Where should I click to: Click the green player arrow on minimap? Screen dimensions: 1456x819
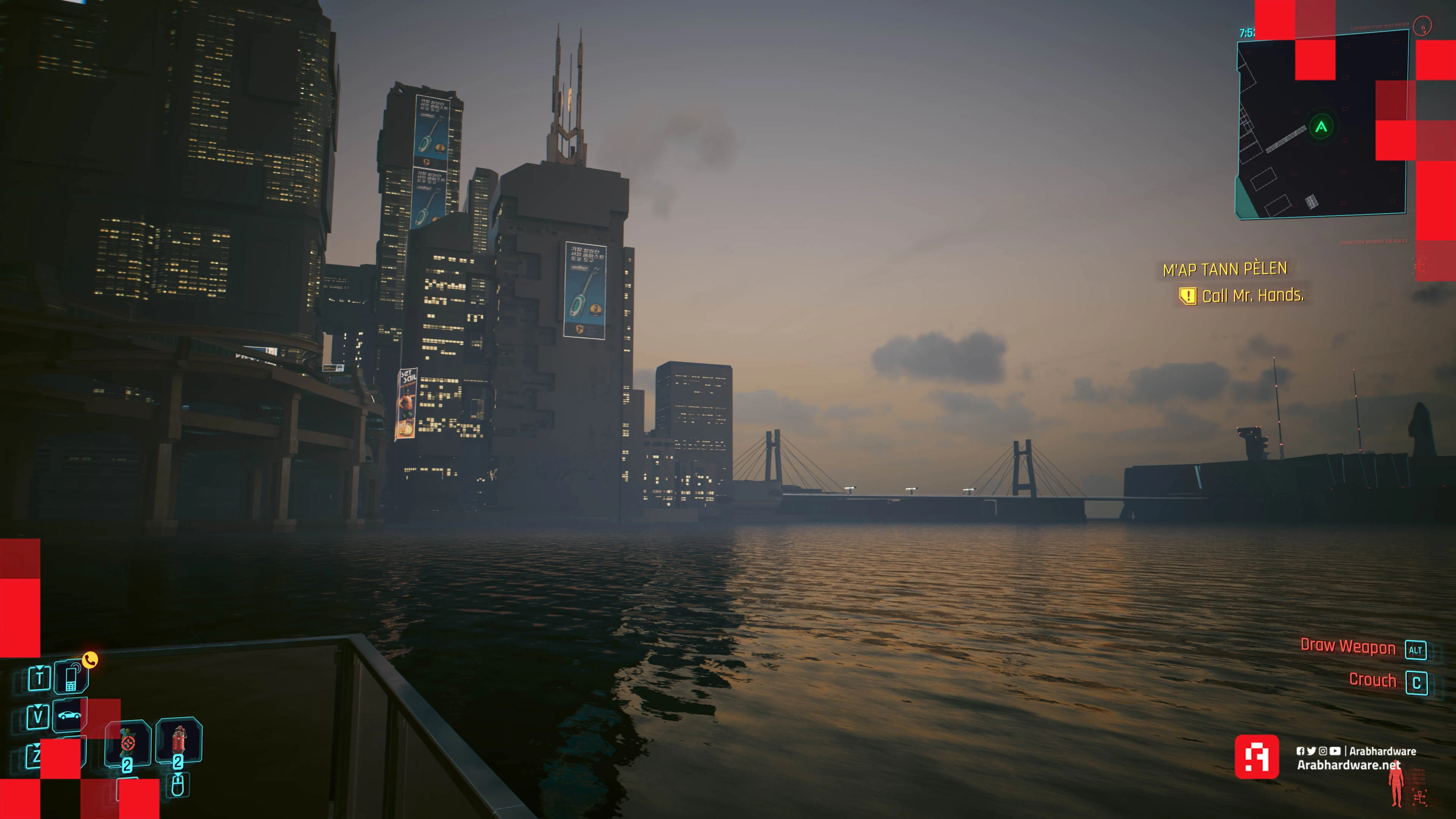pos(1321,127)
